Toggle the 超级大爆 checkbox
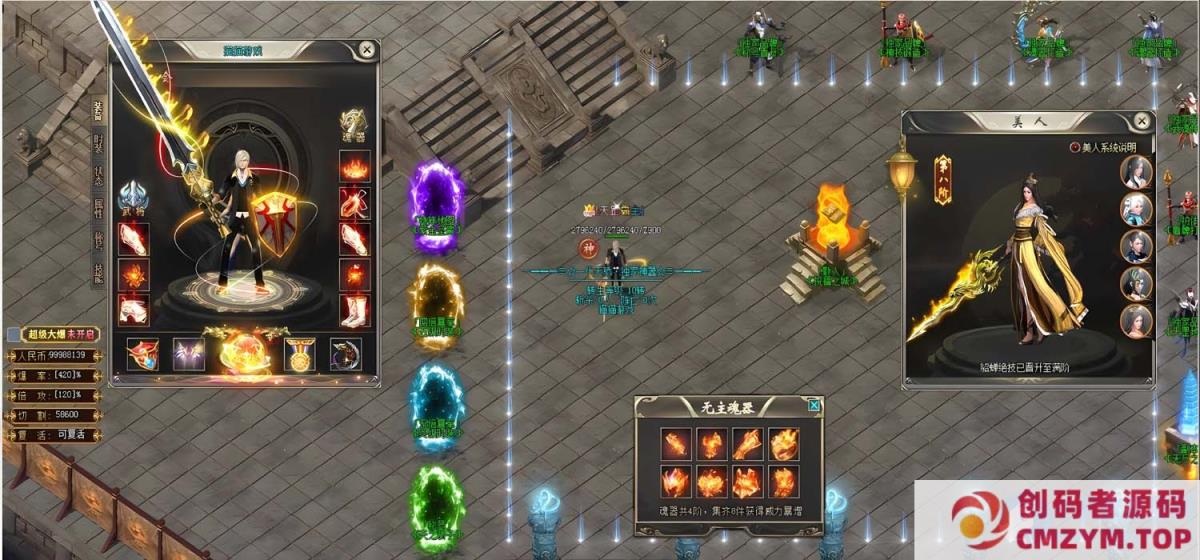Viewport: 1200px width, 560px height. coord(13,335)
